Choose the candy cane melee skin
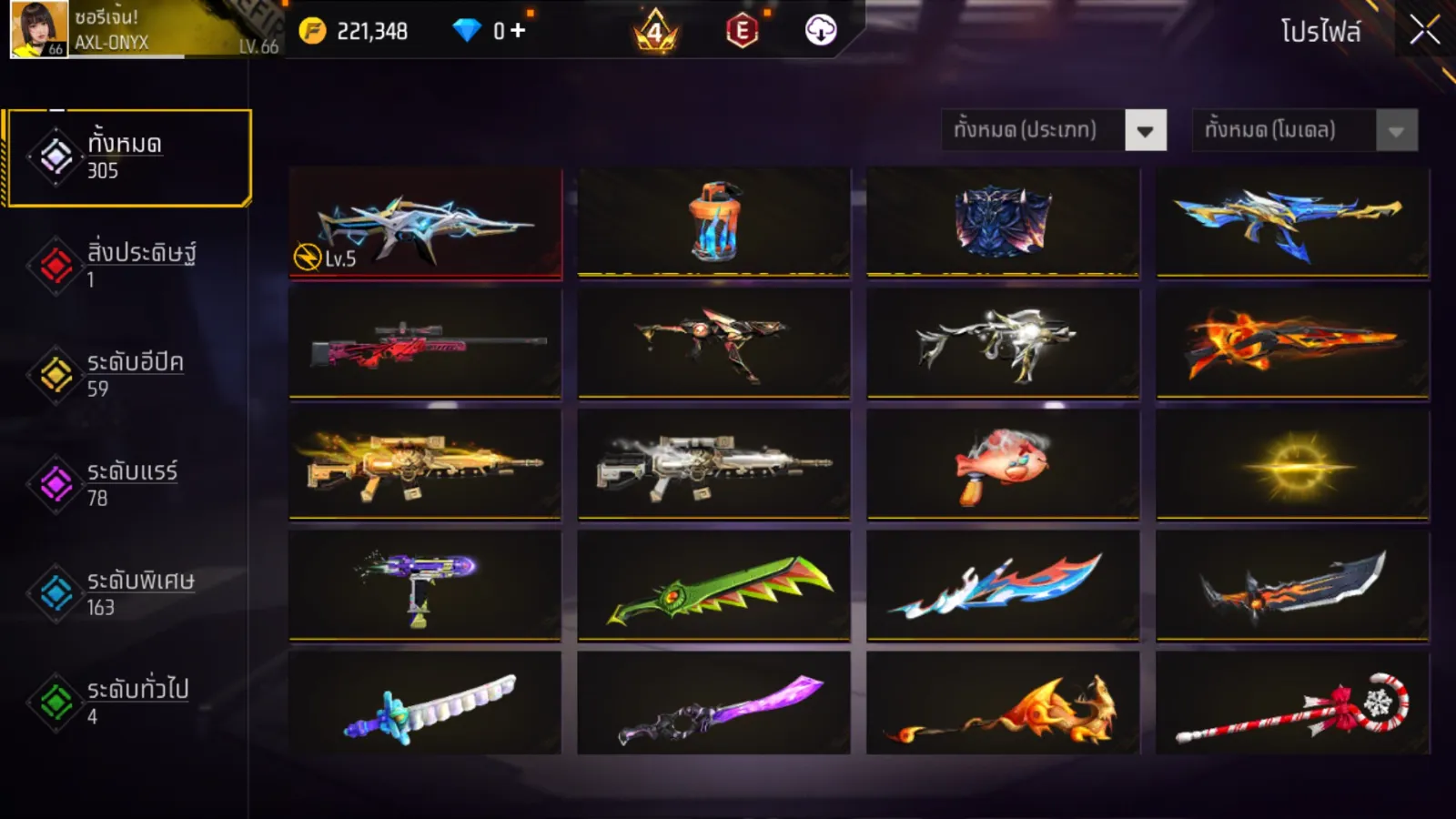This screenshot has width=1456, height=819. tap(1292, 704)
